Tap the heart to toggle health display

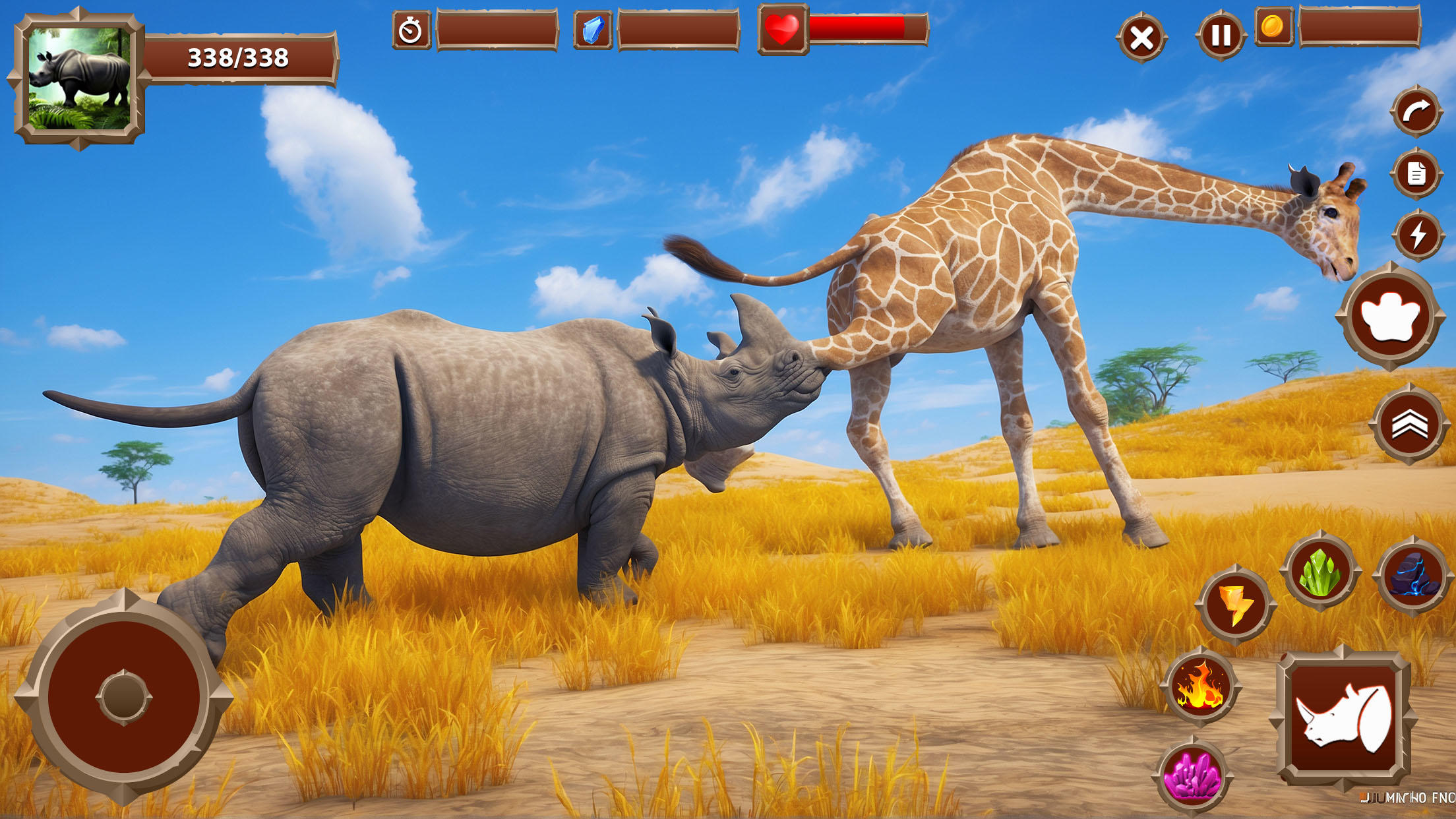(781, 29)
